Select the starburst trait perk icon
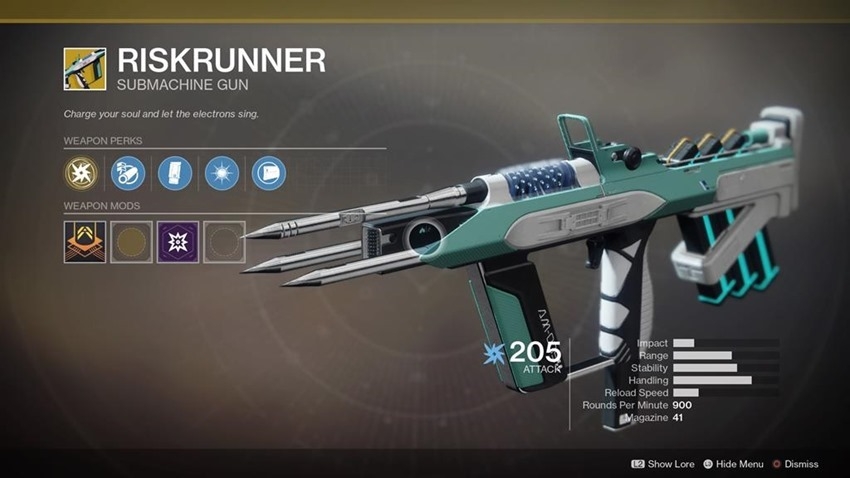This screenshot has width=850, height=478. (221, 175)
